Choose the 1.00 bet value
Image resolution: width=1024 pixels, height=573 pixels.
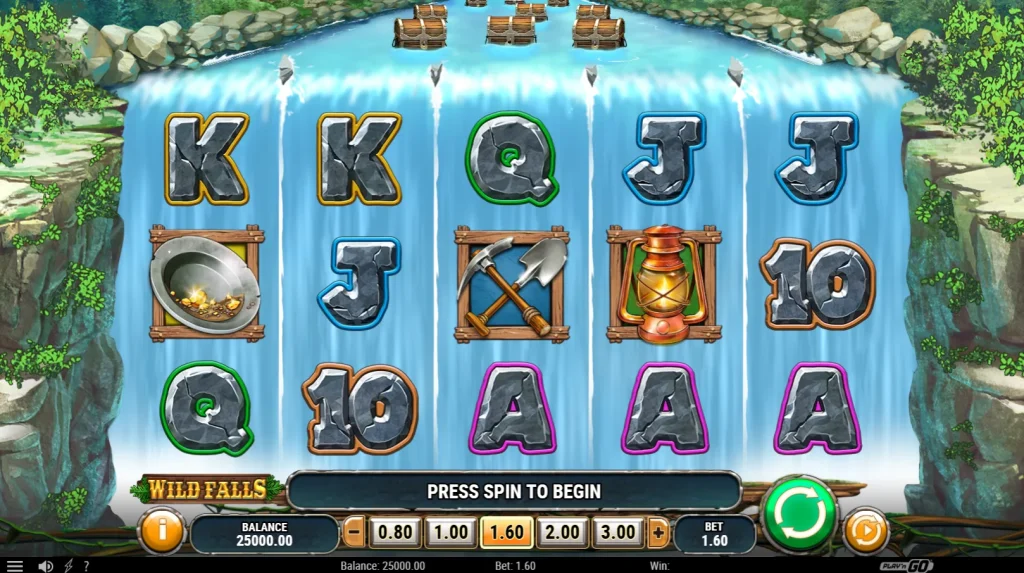click(x=450, y=532)
